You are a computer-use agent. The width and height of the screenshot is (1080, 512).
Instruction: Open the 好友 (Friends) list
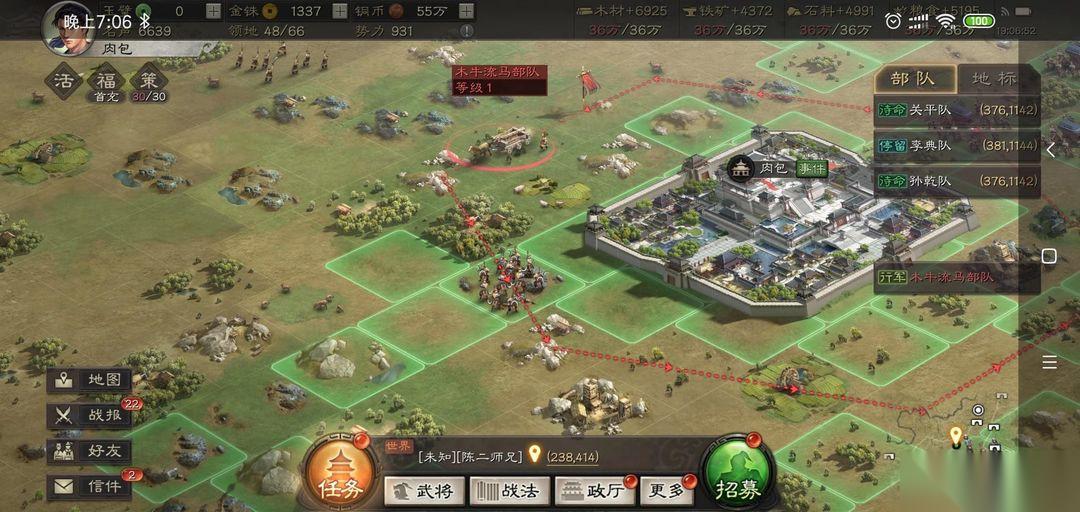coord(90,451)
